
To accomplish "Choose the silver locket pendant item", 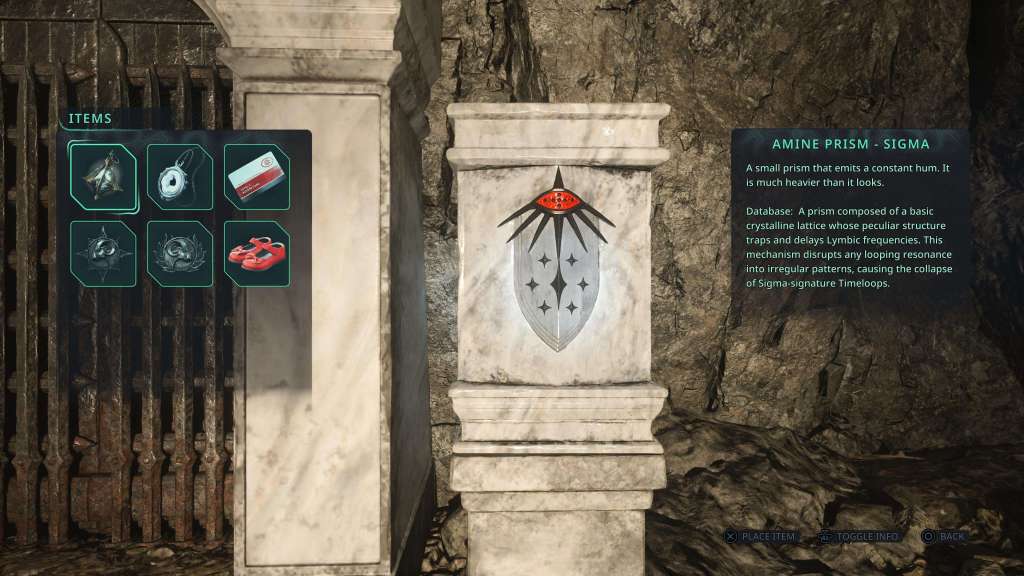I will (180, 177).
